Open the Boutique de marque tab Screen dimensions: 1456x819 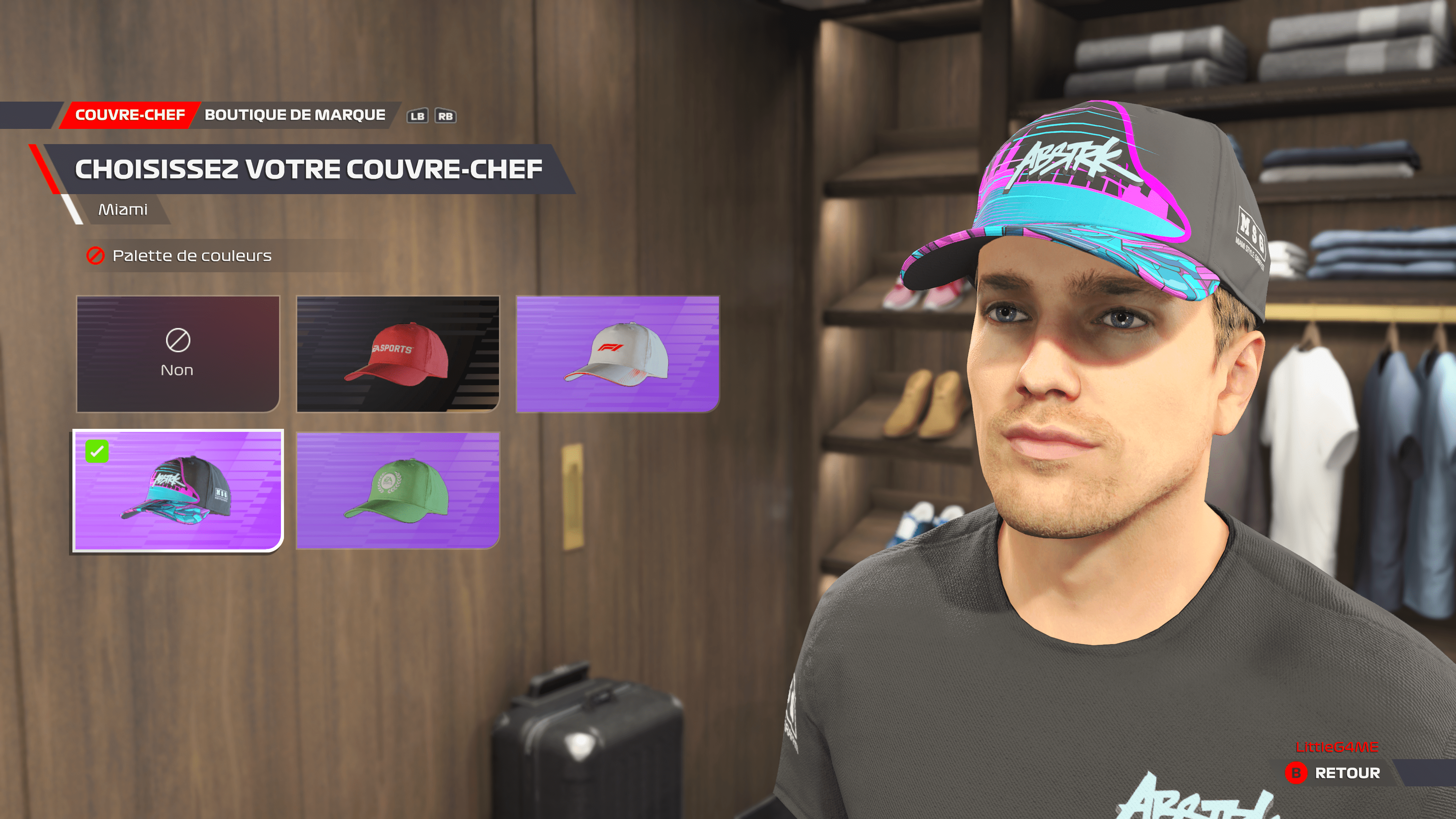coord(295,115)
